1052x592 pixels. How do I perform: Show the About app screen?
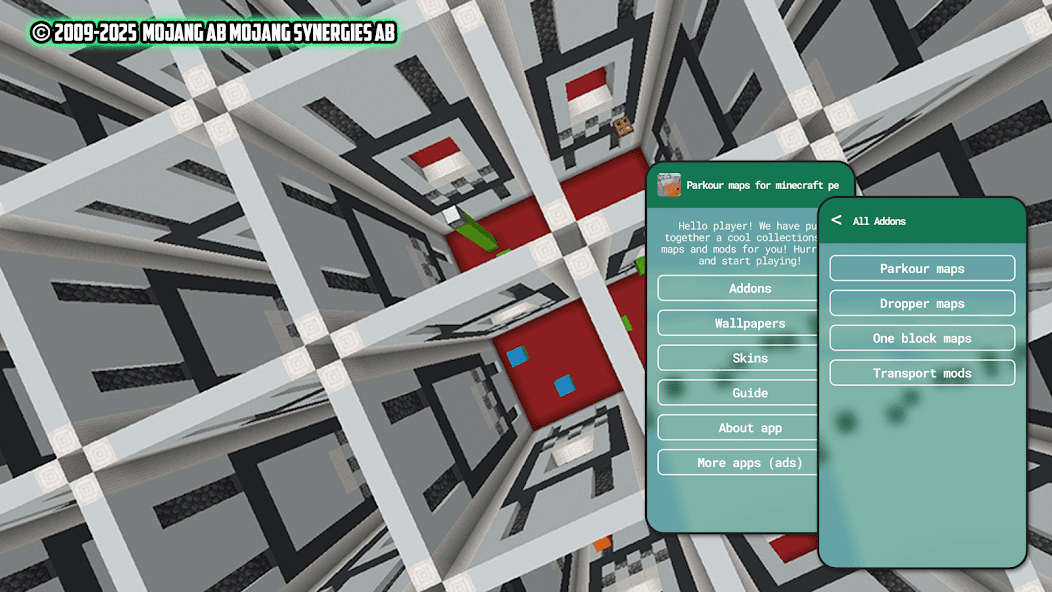[738, 428]
